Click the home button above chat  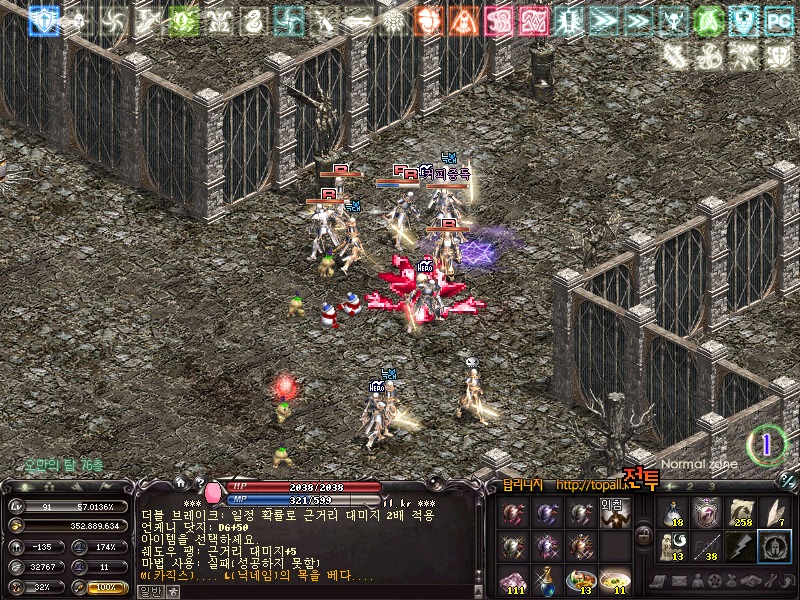tap(180, 482)
